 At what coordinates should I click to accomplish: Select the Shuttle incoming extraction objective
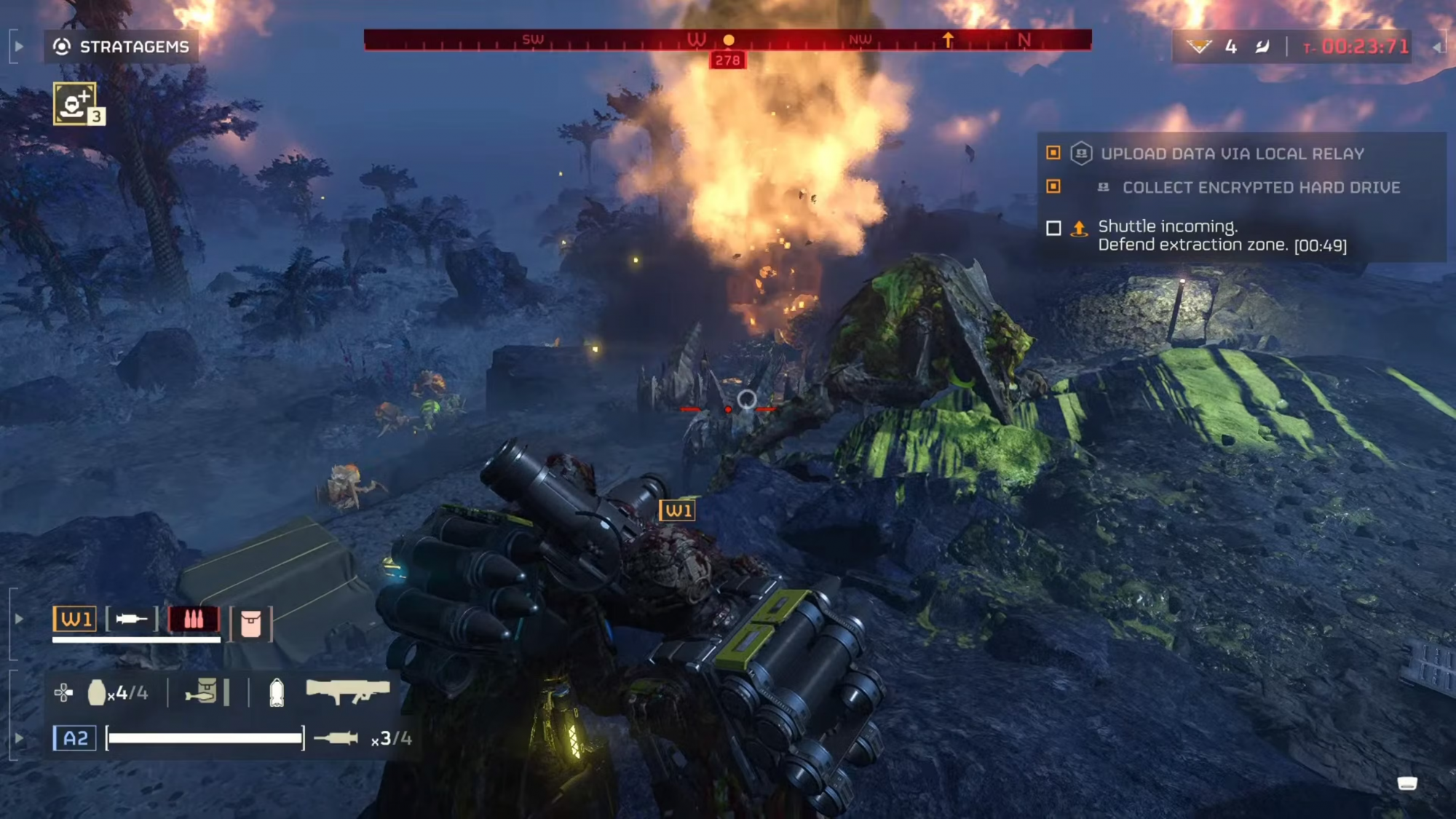coord(1222,236)
